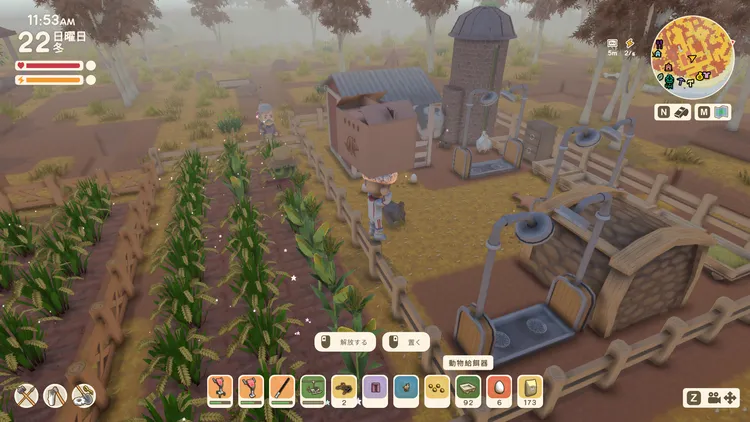Select the egg slot in the hotbar
The image size is (750, 422).
pos(499,388)
